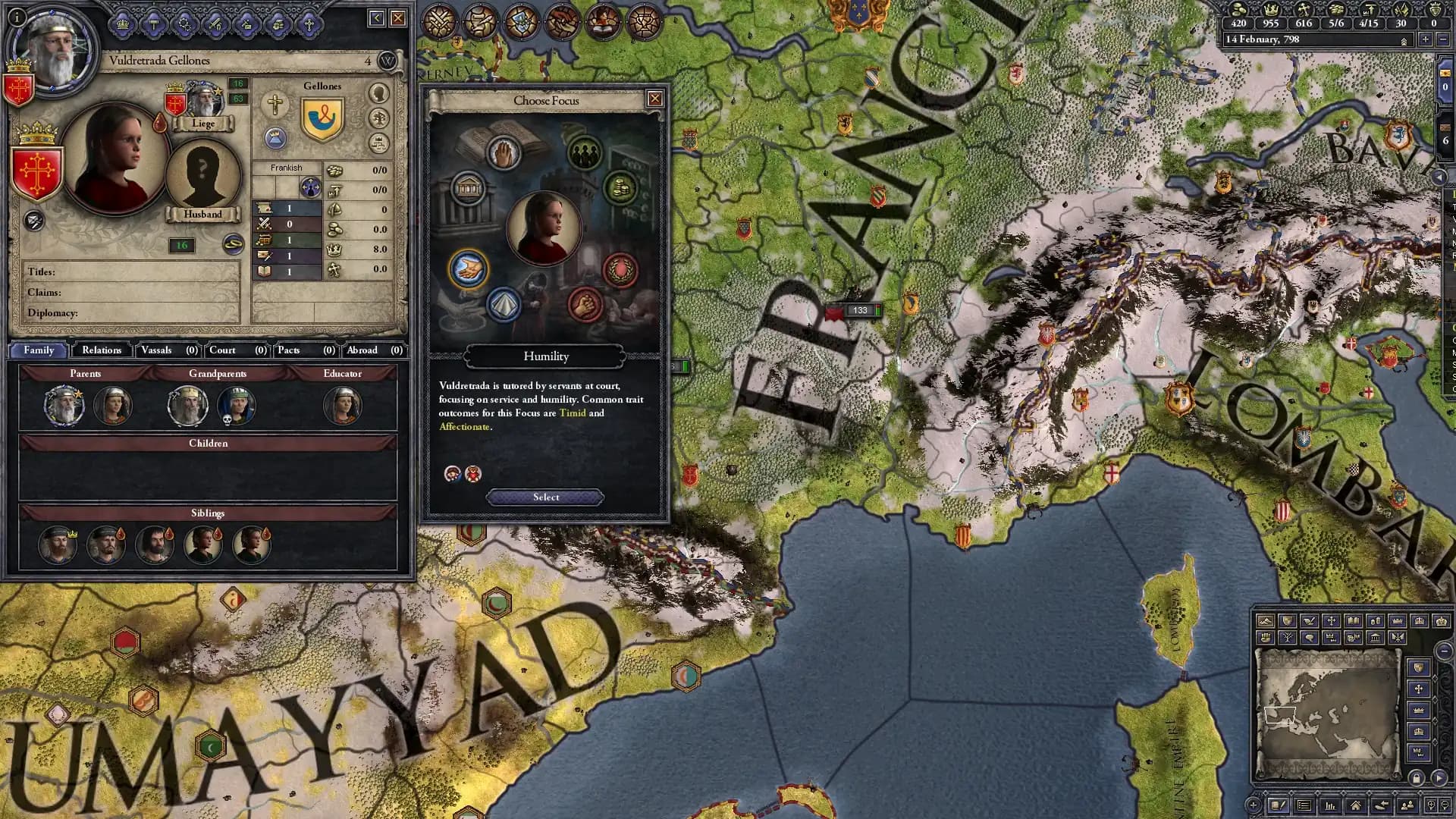Switch to terrain map mode on the minimap
1456x819 pixels.
click(1266, 620)
